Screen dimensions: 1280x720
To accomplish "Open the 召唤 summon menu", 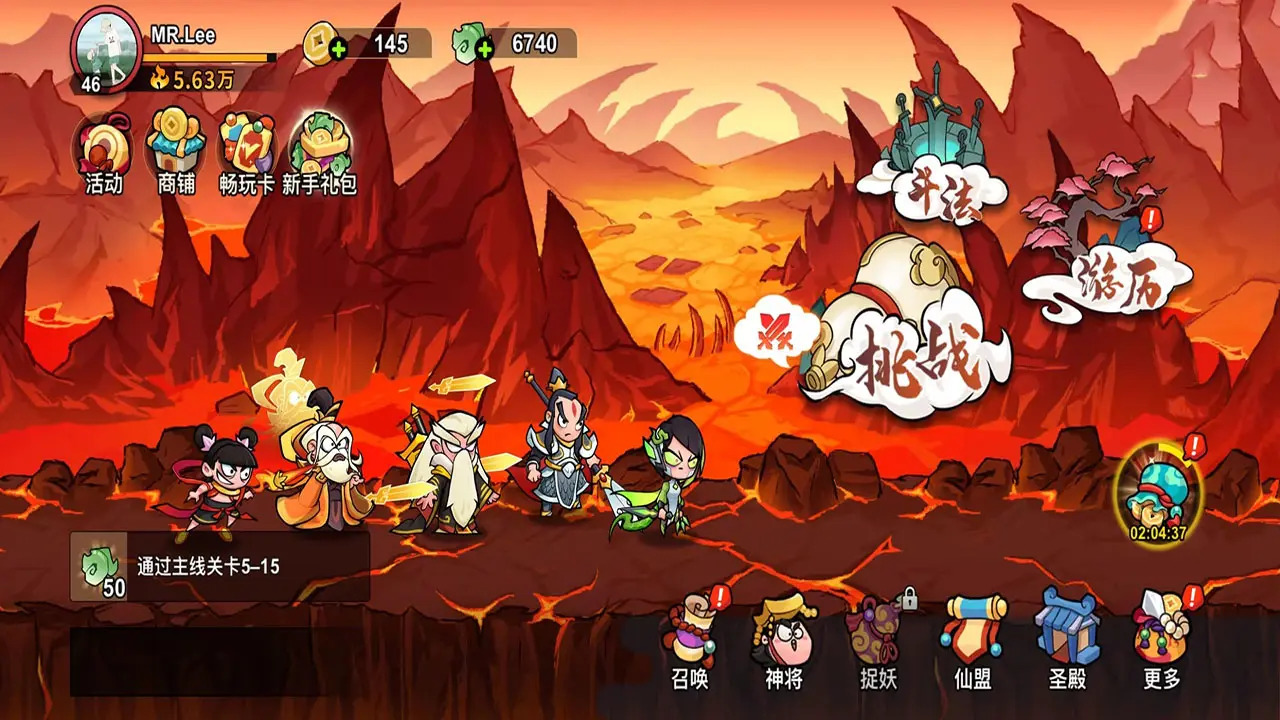I will [x=691, y=641].
